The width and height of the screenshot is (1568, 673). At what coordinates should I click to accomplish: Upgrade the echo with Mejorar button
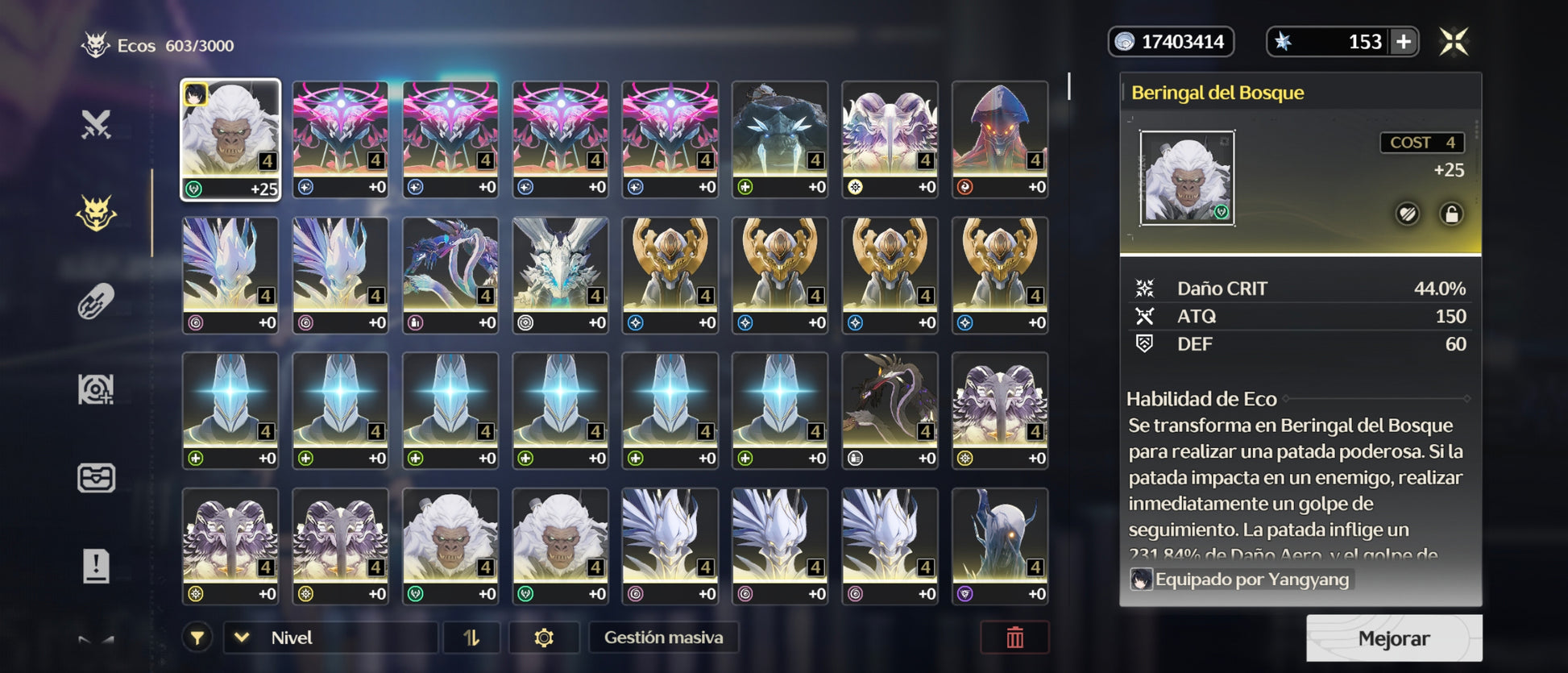click(1393, 638)
